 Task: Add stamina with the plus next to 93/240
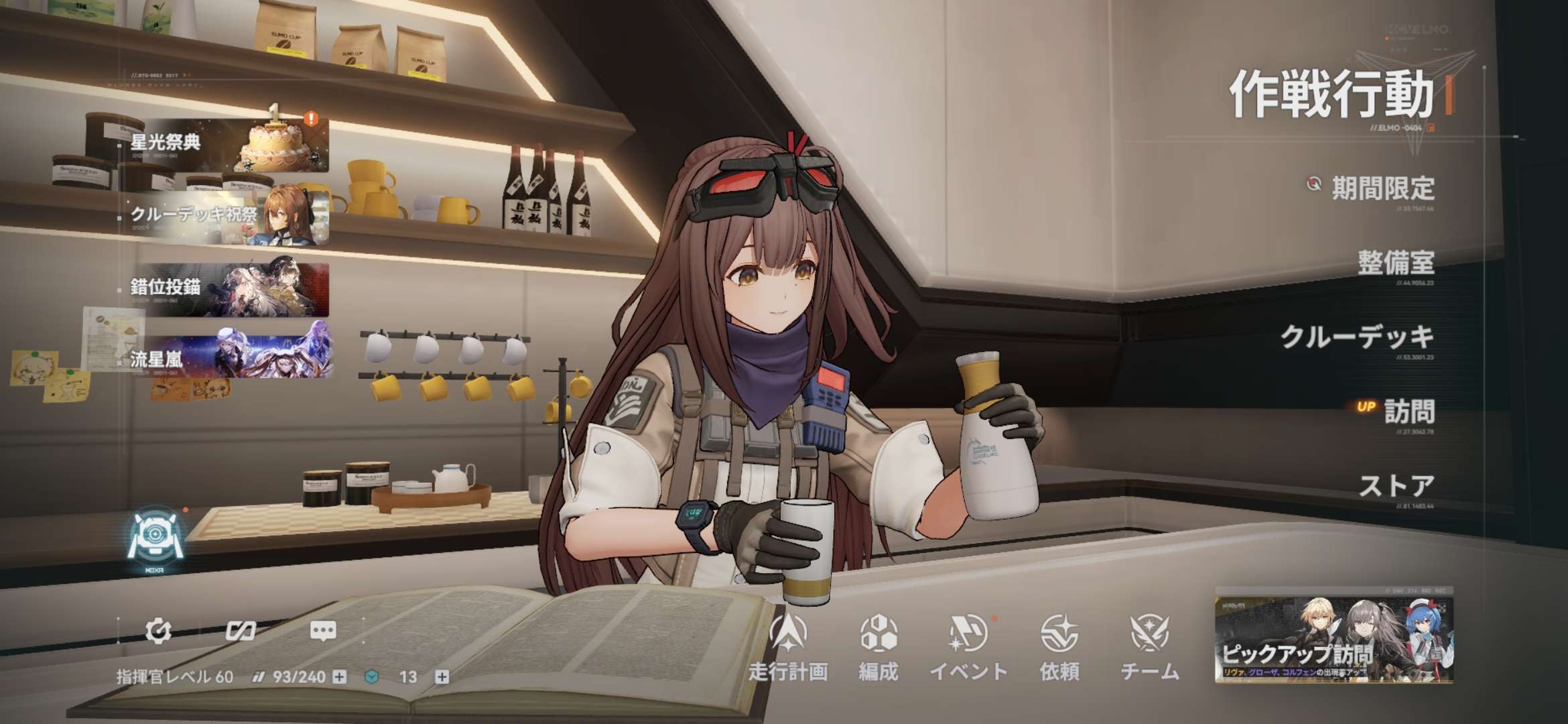click(x=340, y=677)
